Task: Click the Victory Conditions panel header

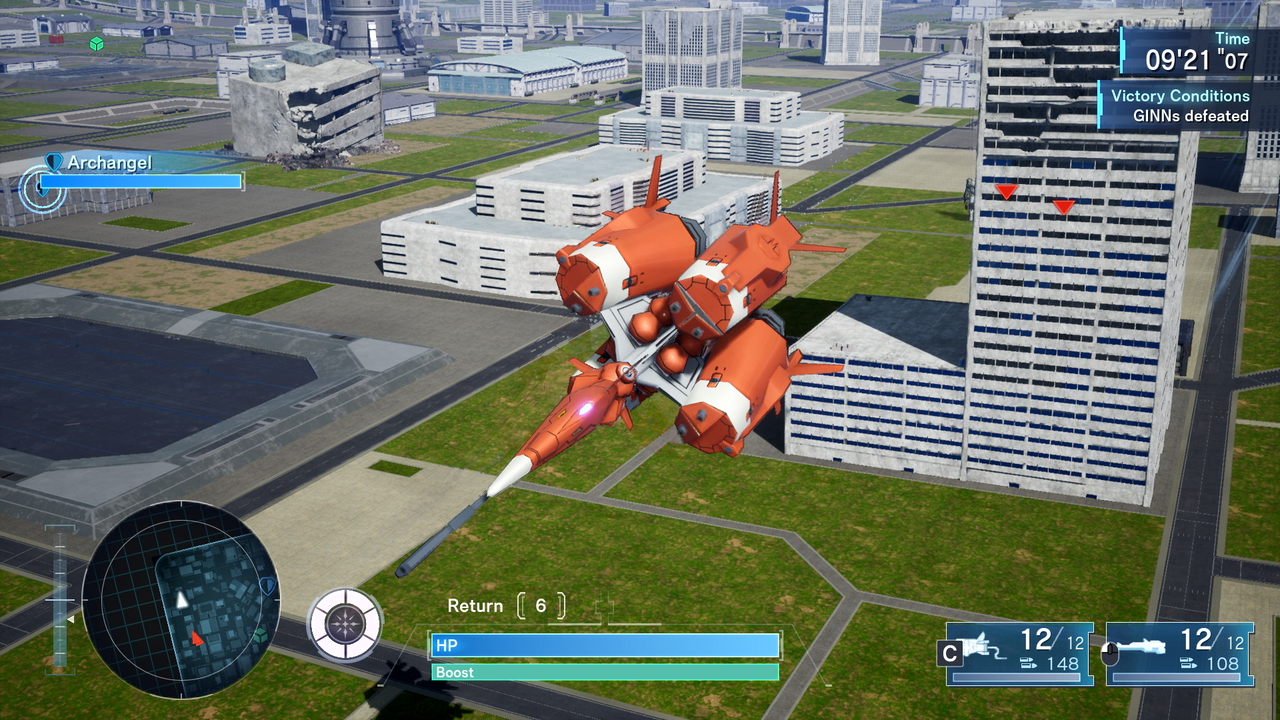Action: click(x=1181, y=96)
